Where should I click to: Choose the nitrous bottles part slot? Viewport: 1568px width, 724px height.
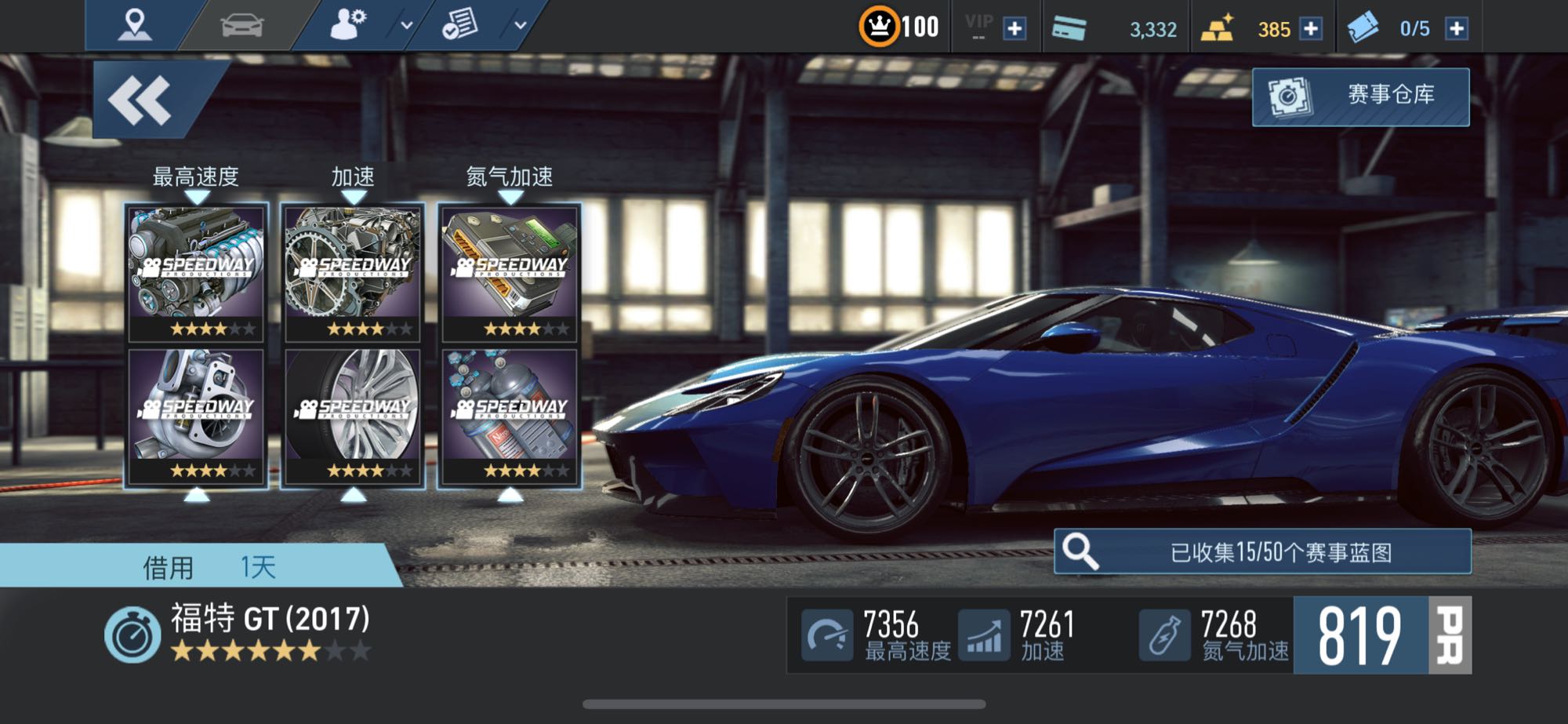coord(510,416)
